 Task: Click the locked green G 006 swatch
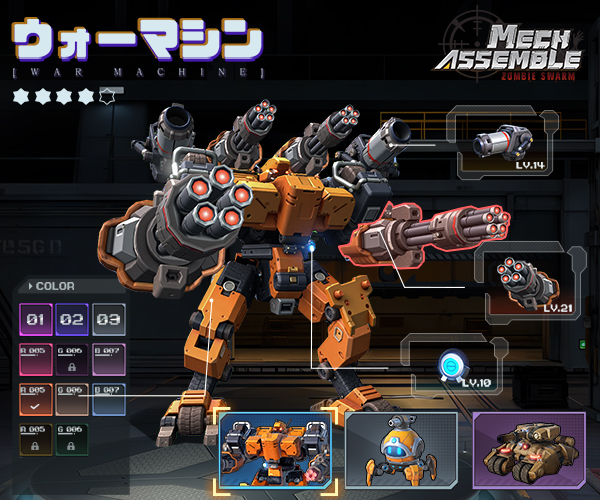point(72,437)
